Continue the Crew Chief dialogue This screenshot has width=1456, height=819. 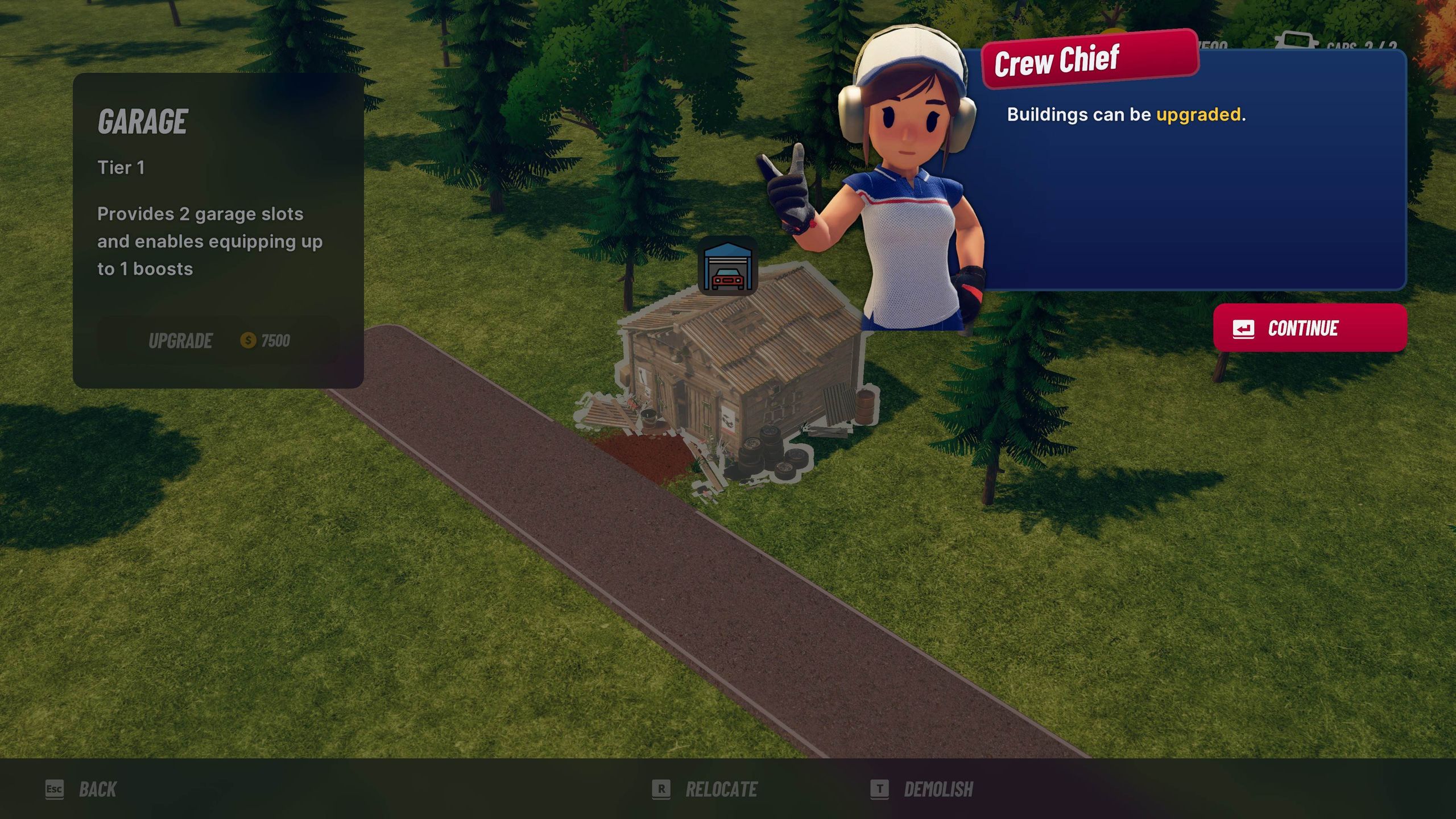pyautogui.click(x=1309, y=328)
